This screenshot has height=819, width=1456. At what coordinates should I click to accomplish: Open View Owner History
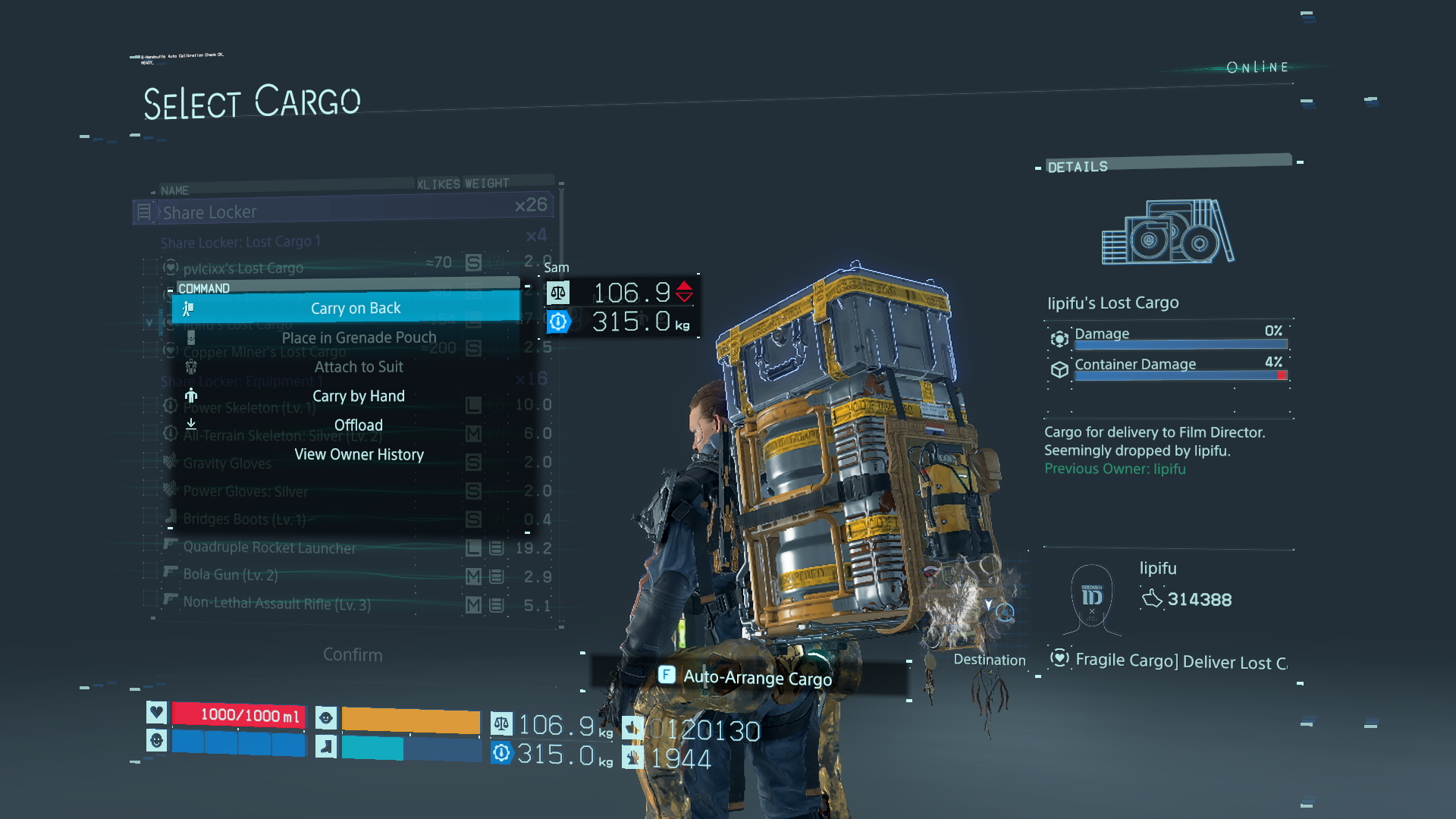pos(359,454)
